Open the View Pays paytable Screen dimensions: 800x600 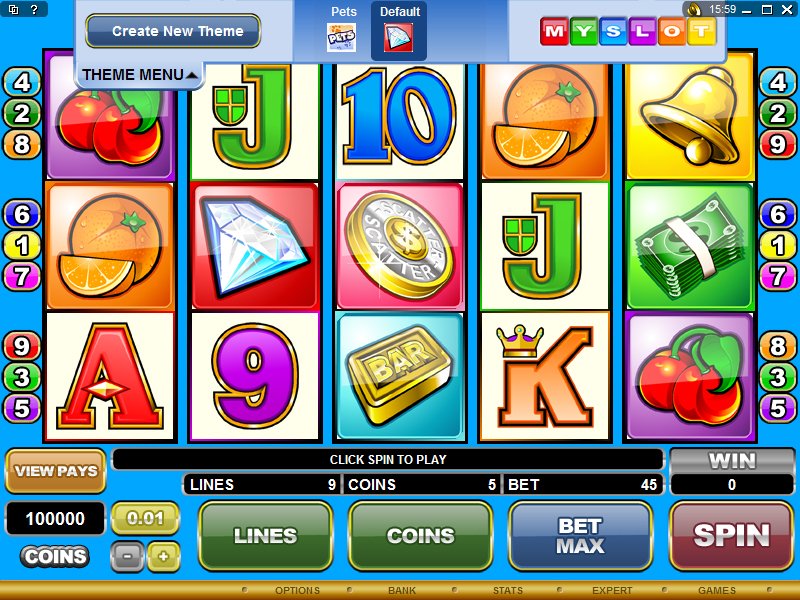point(56,471)
